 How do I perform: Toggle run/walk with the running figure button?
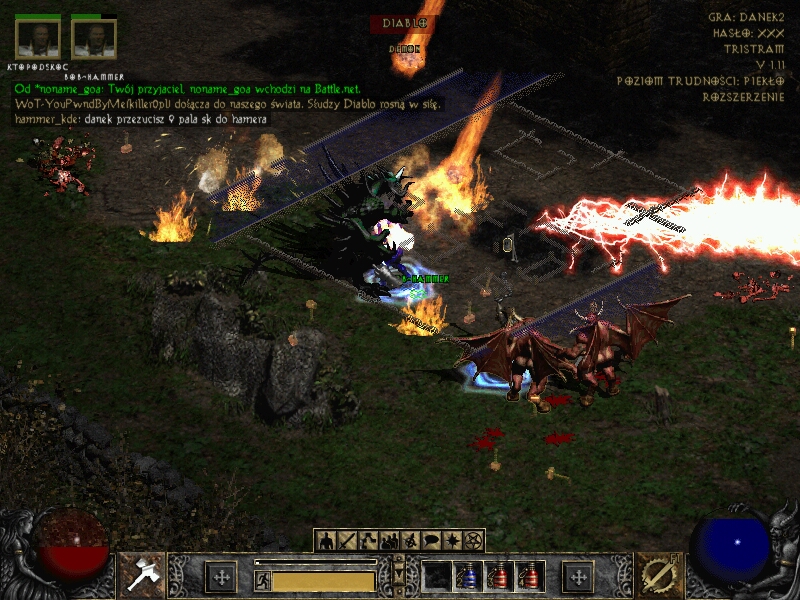click(263, 580)
